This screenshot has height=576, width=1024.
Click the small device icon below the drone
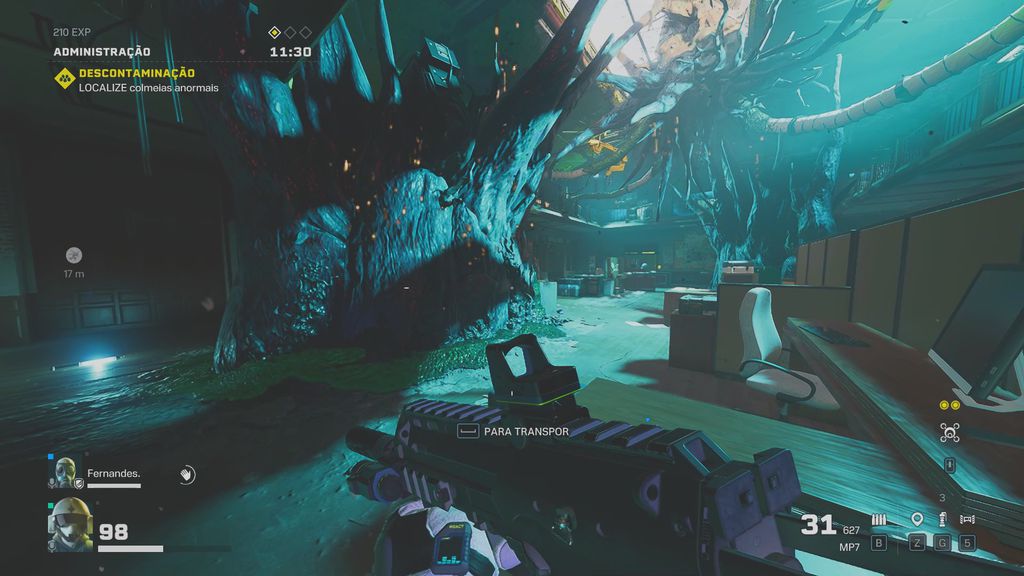[x=949, y=465]
